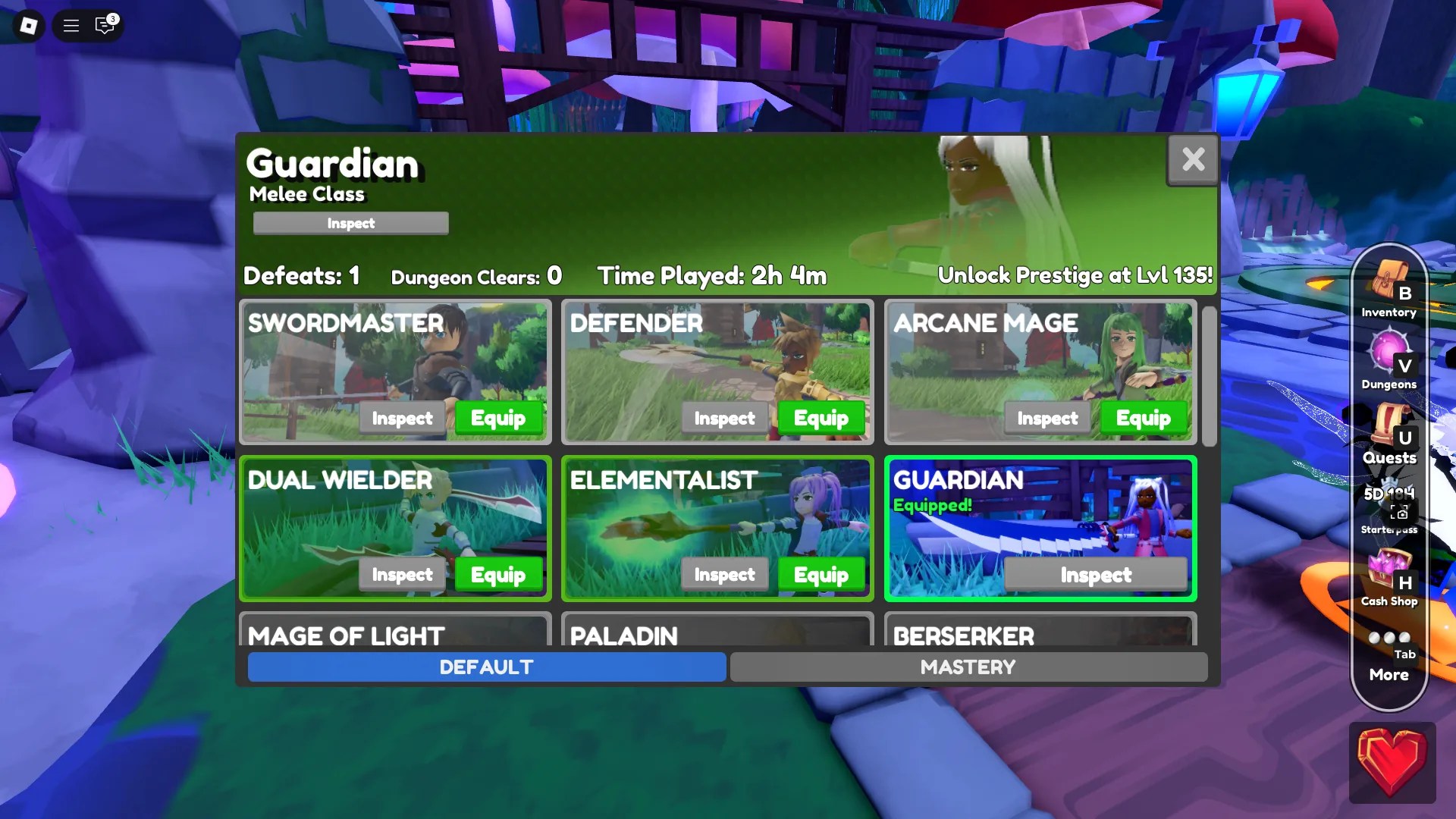Screen dimensions: 1456x819
Task: Inspect the Dual Wielder class
Action: (x=401, y=575)
